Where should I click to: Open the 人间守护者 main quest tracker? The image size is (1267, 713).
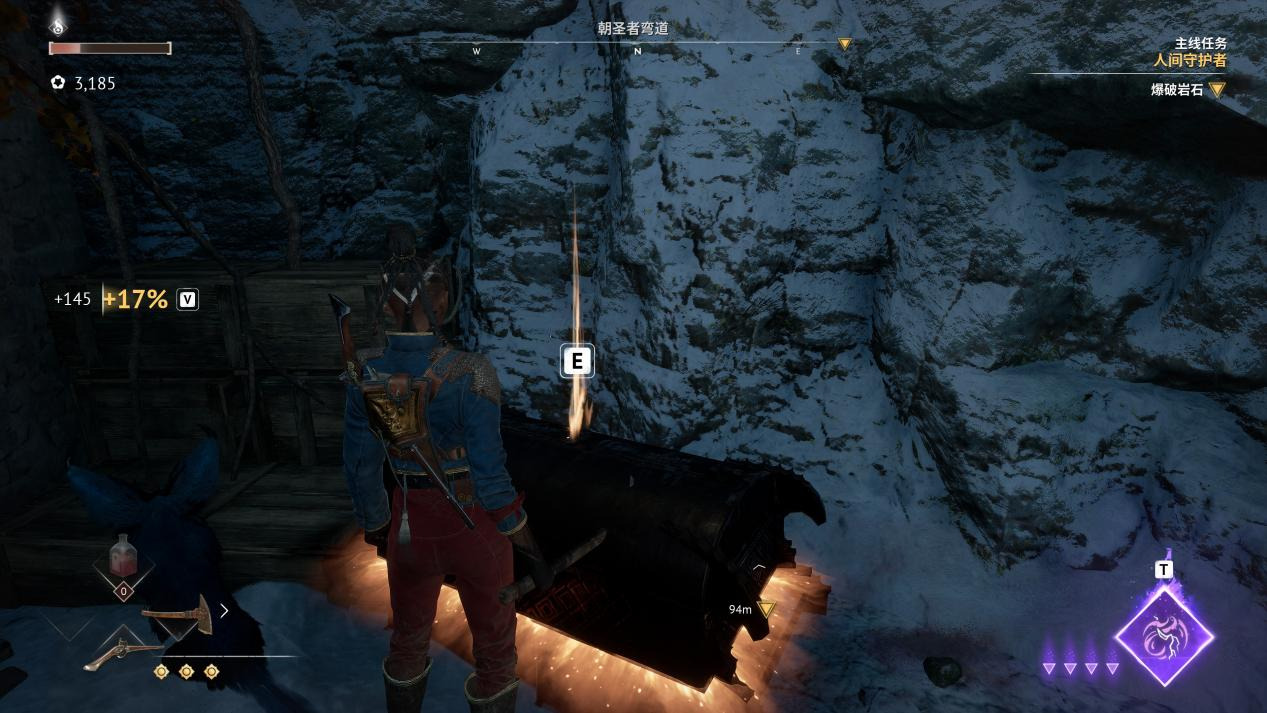pos(1189,60)
